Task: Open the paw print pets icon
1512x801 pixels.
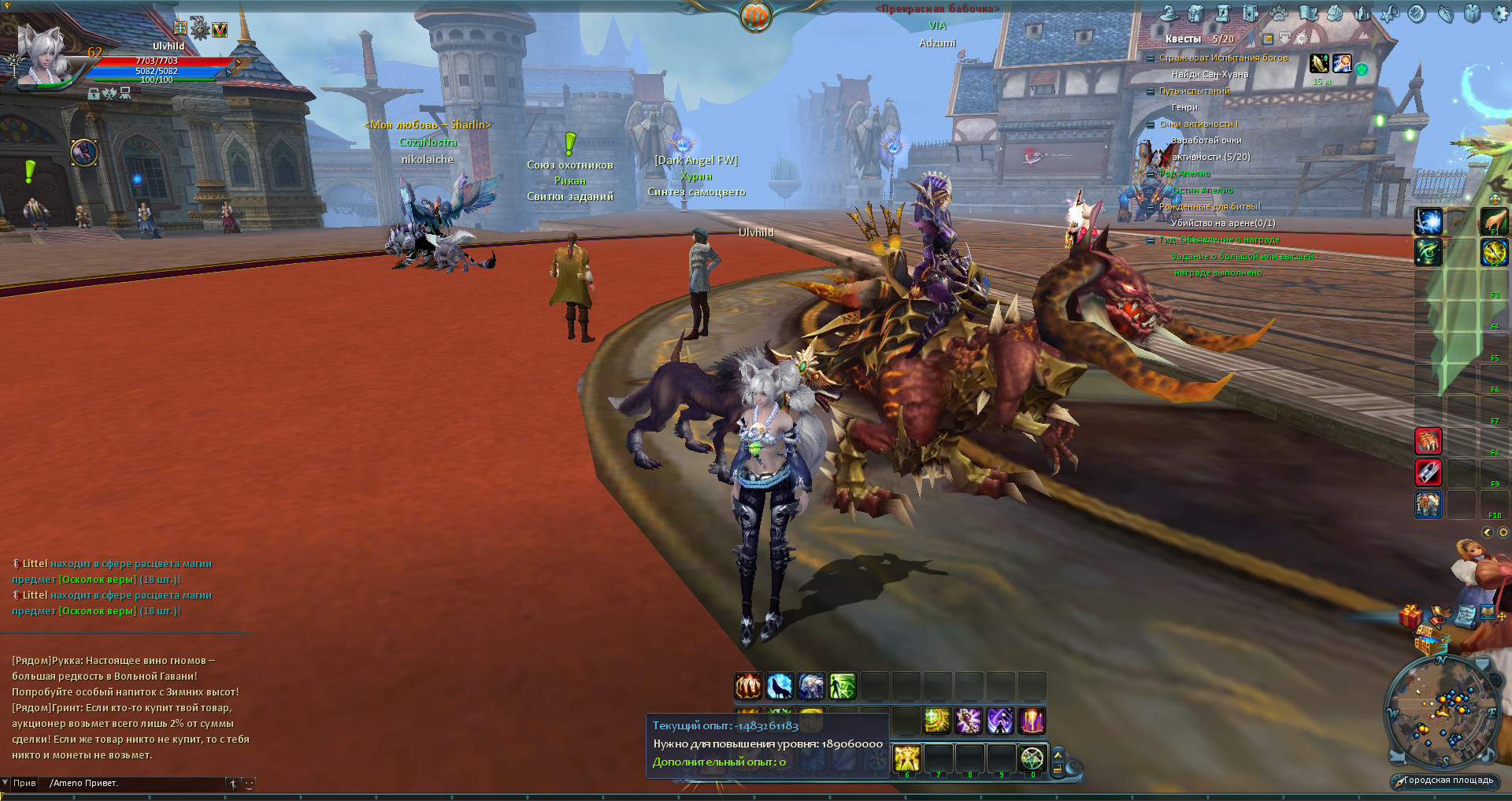Action: point(1279,13)
